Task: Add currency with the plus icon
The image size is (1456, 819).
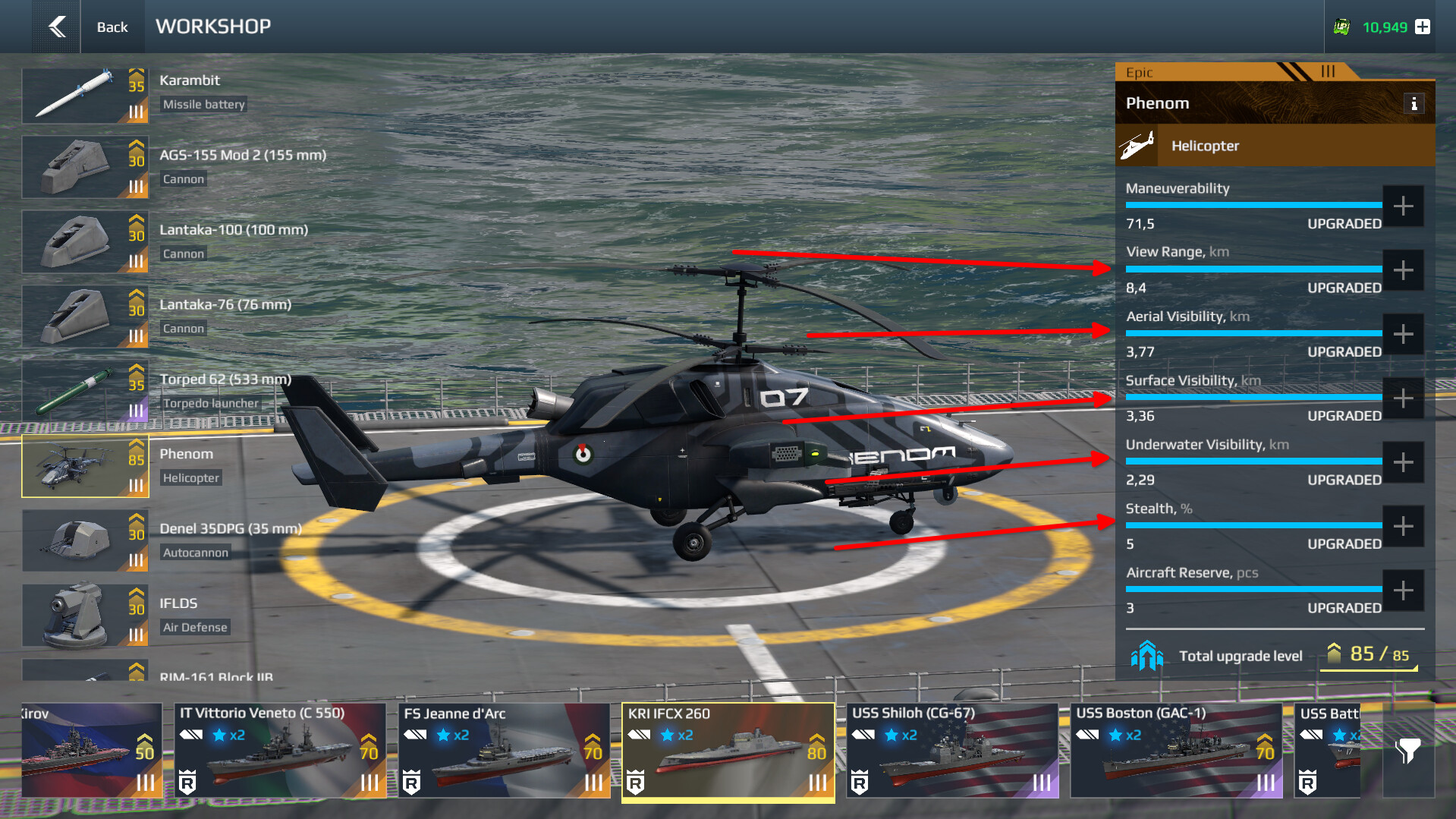Action: [1423, 27]
